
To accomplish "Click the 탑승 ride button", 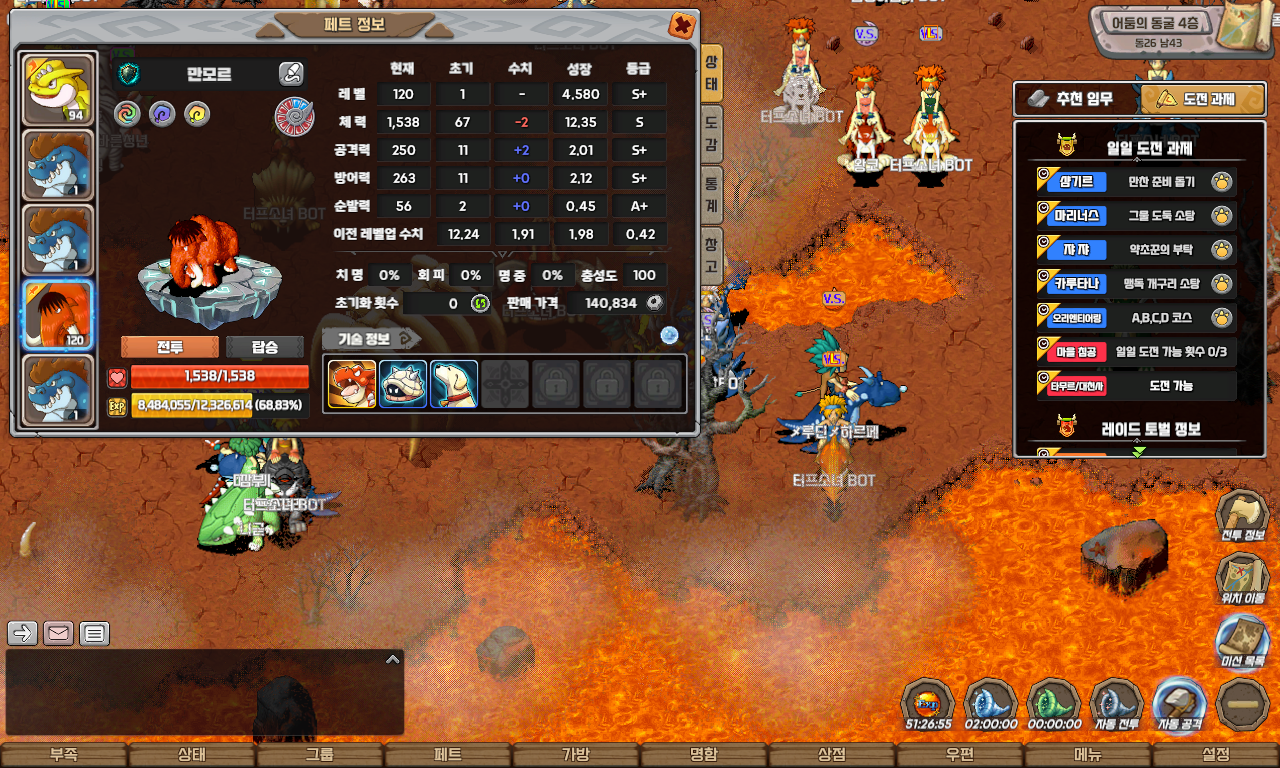I will (x=265, y=347).
